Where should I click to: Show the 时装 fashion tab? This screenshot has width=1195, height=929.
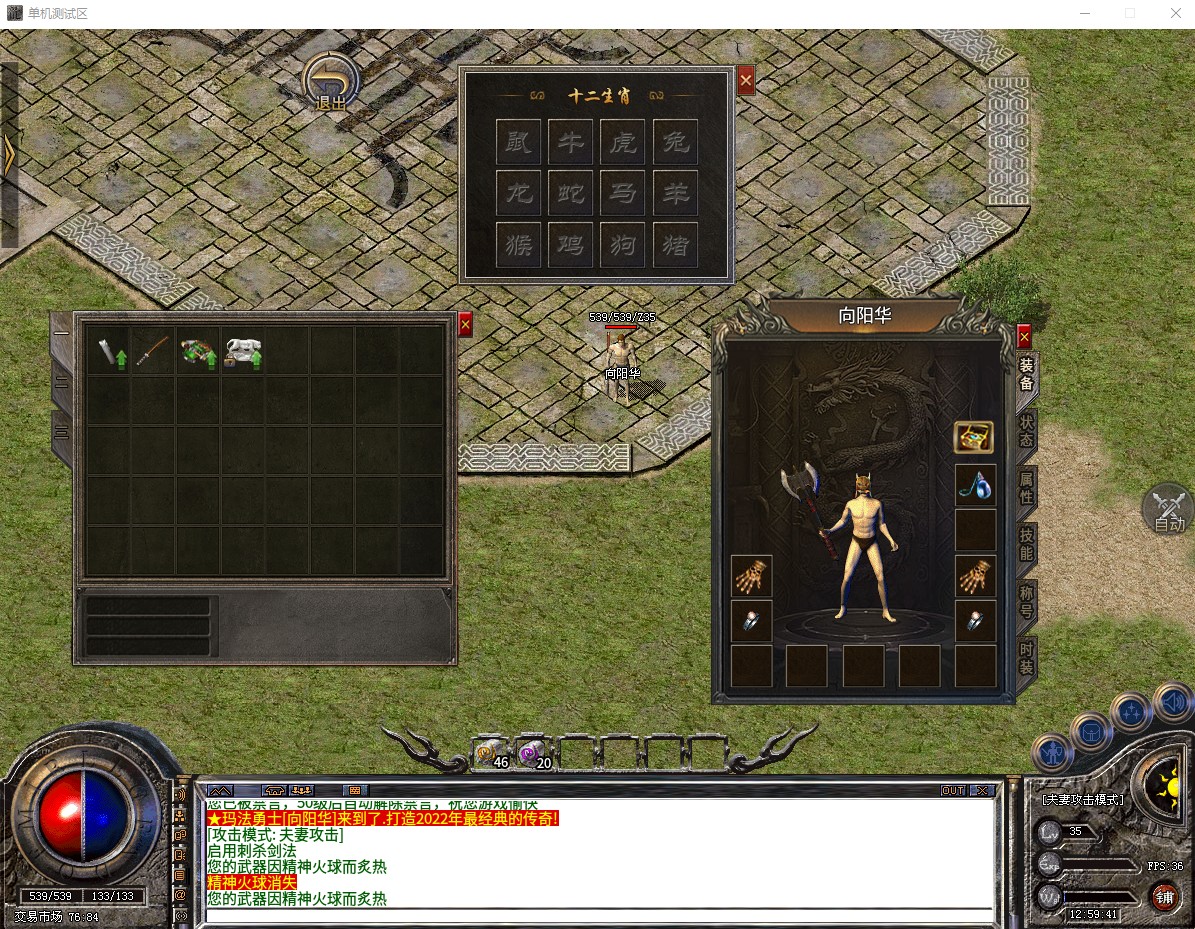coord(1026,657)
